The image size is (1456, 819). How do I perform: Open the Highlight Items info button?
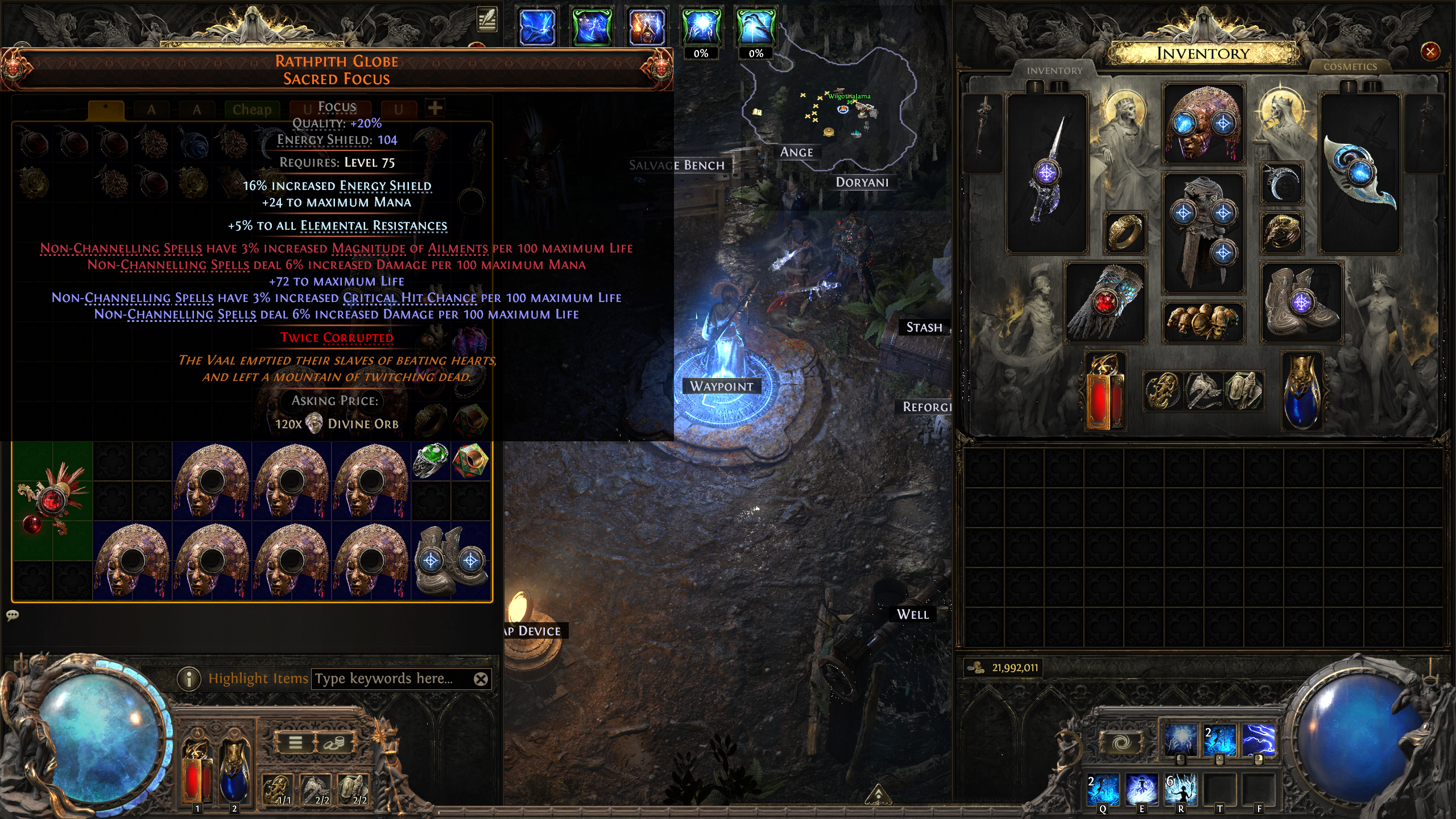[x=189, y=679]
